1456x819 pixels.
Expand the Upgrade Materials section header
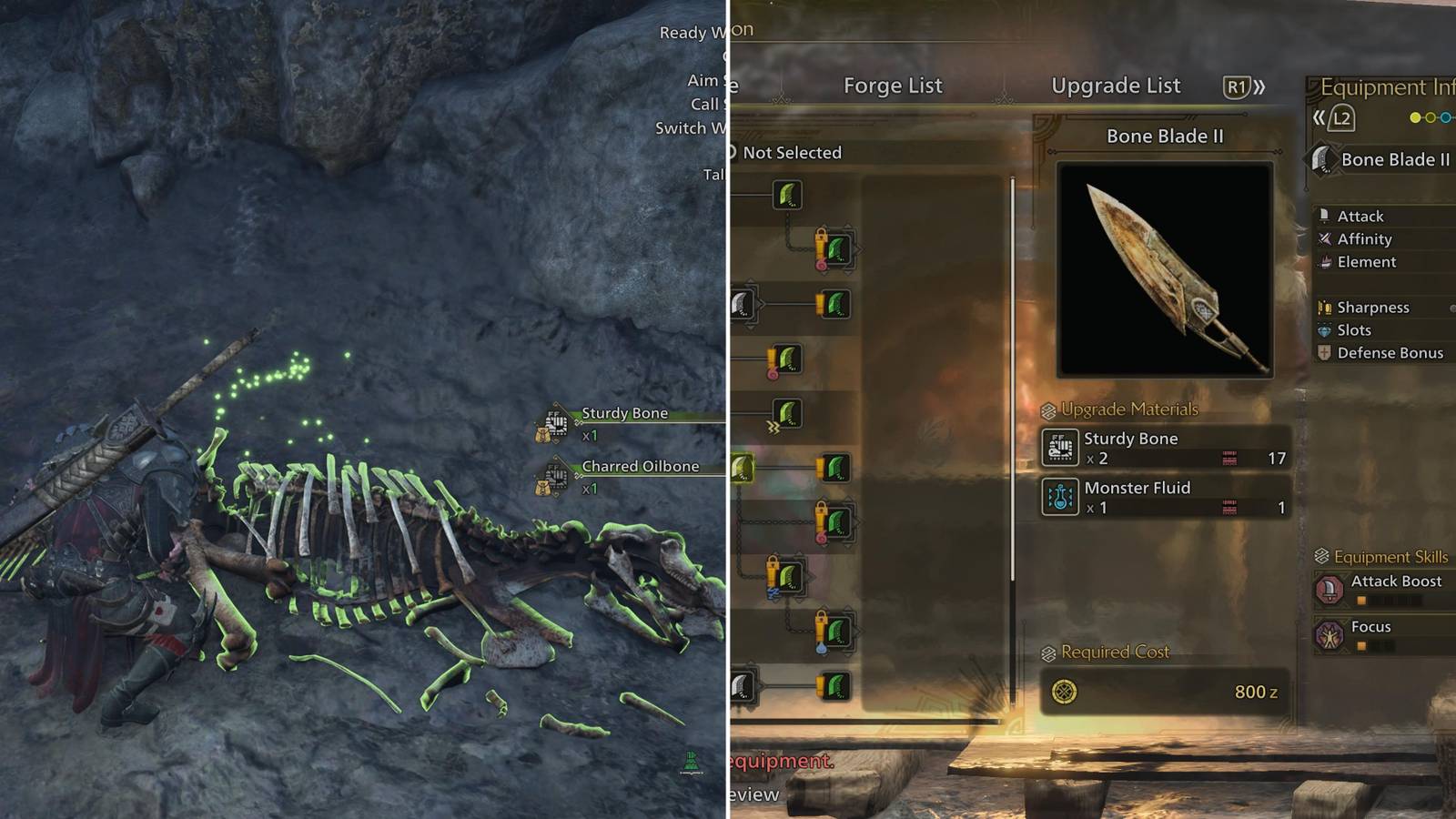pyautogui.click(x=1115, y=409)
